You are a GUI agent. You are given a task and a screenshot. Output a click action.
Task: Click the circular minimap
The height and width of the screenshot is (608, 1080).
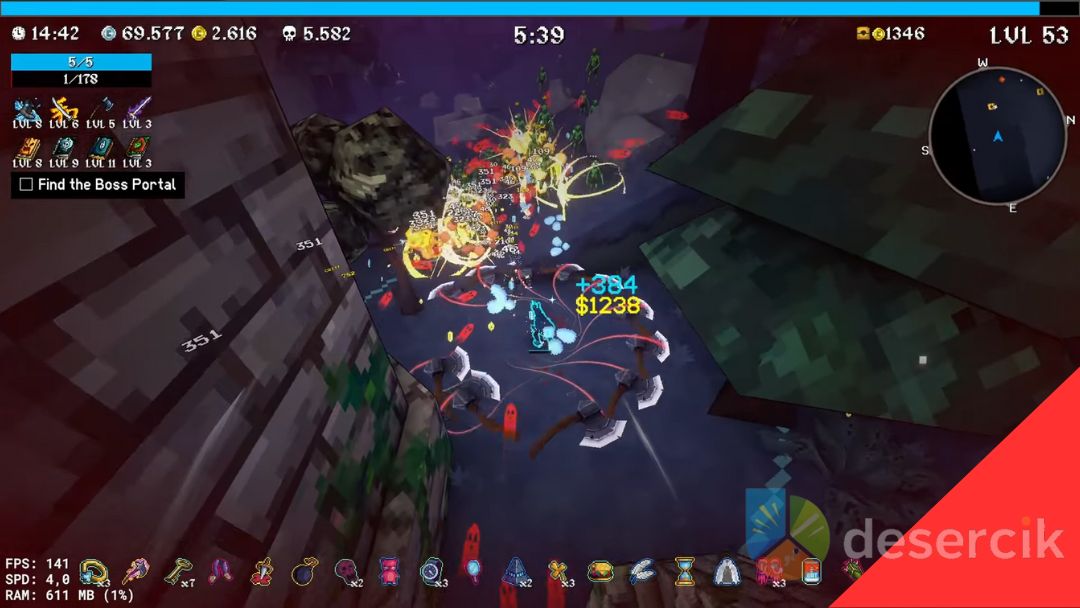pyautogui.click(x=996, y=137)
